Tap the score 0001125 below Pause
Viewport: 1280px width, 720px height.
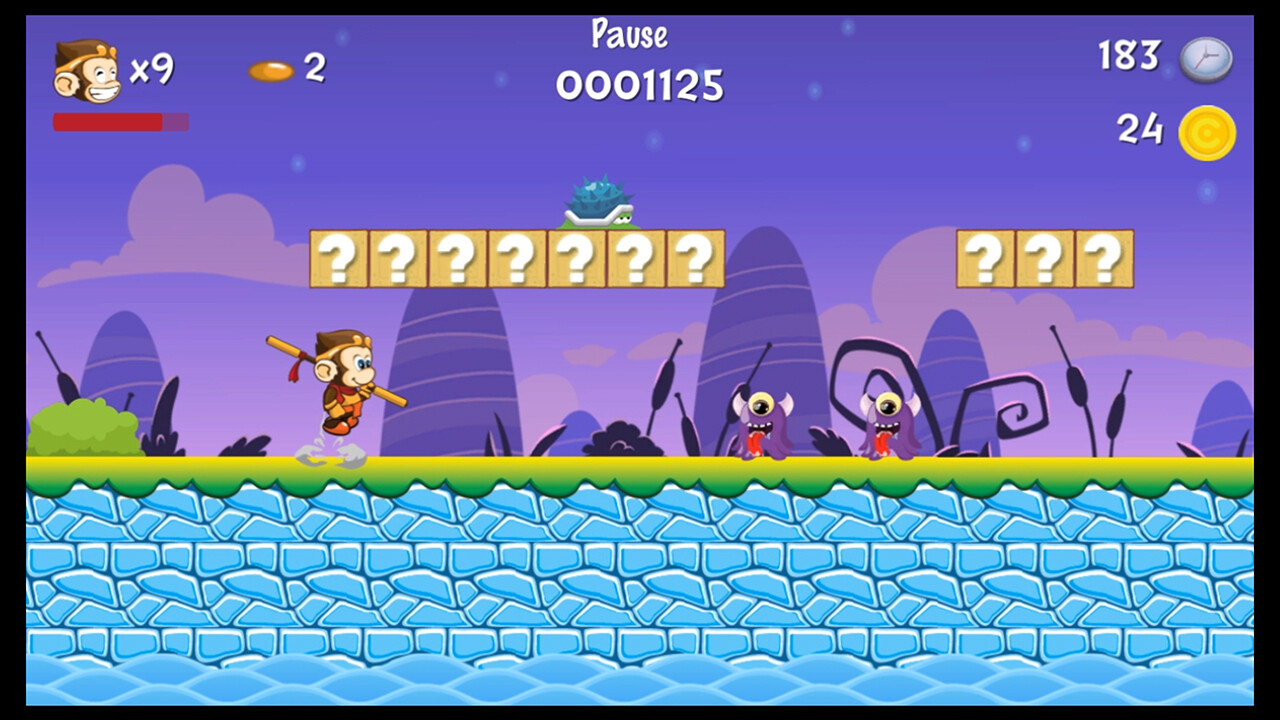pos(640,87)
